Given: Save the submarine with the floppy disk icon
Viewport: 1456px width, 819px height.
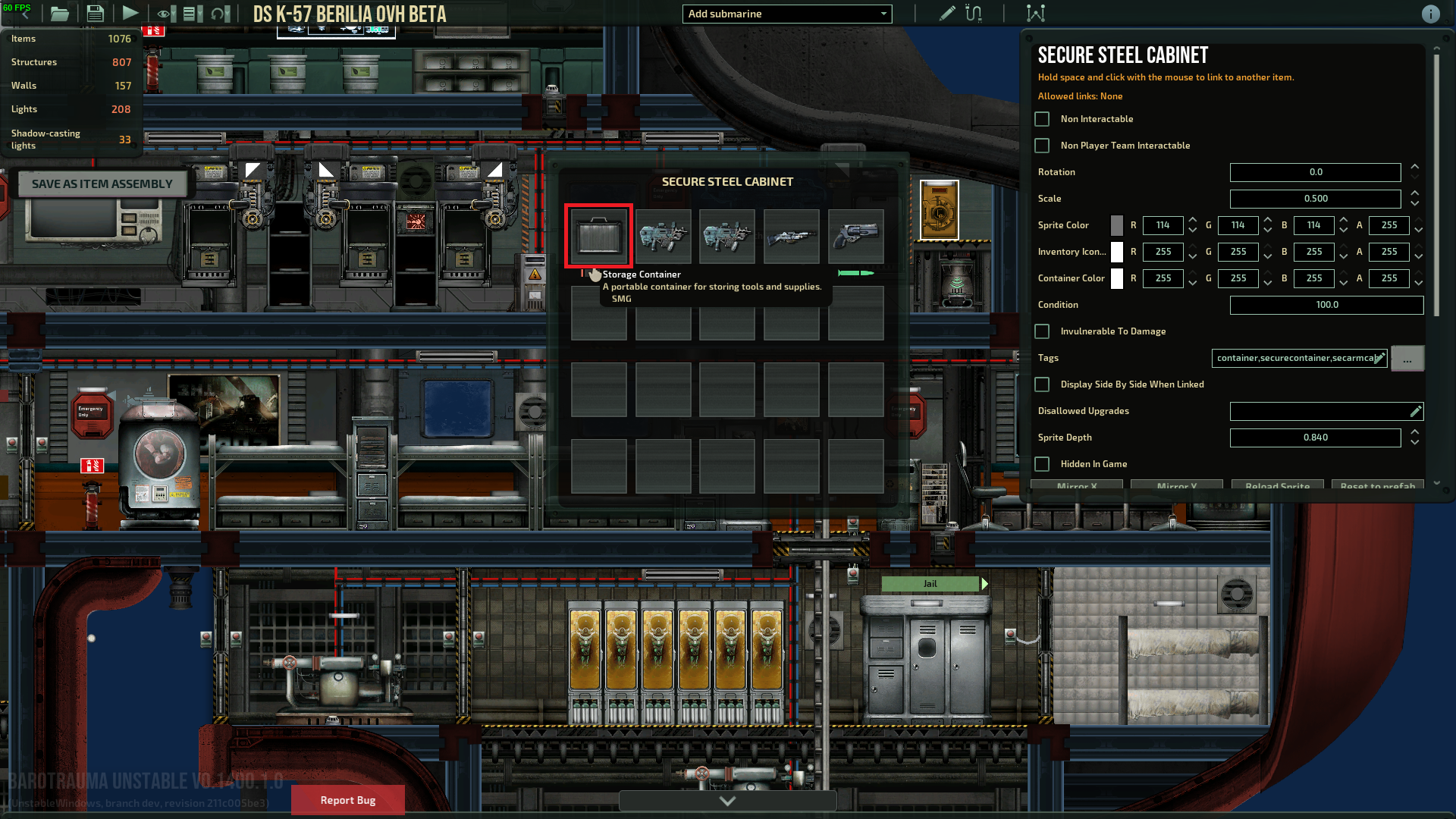Looking at the screenshot, I should tap(95, 13).
